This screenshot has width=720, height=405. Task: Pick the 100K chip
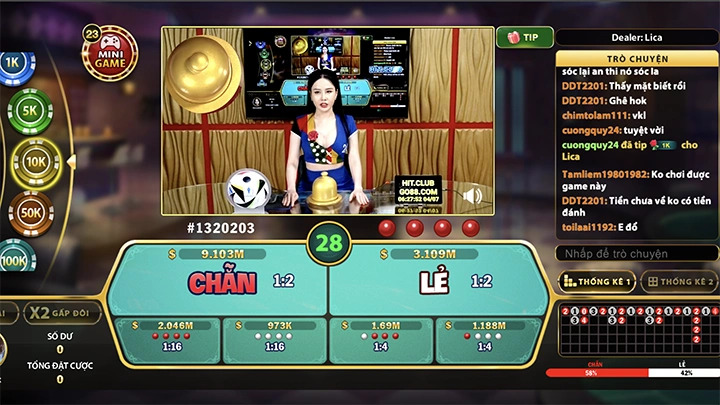(x=14, y=259)
